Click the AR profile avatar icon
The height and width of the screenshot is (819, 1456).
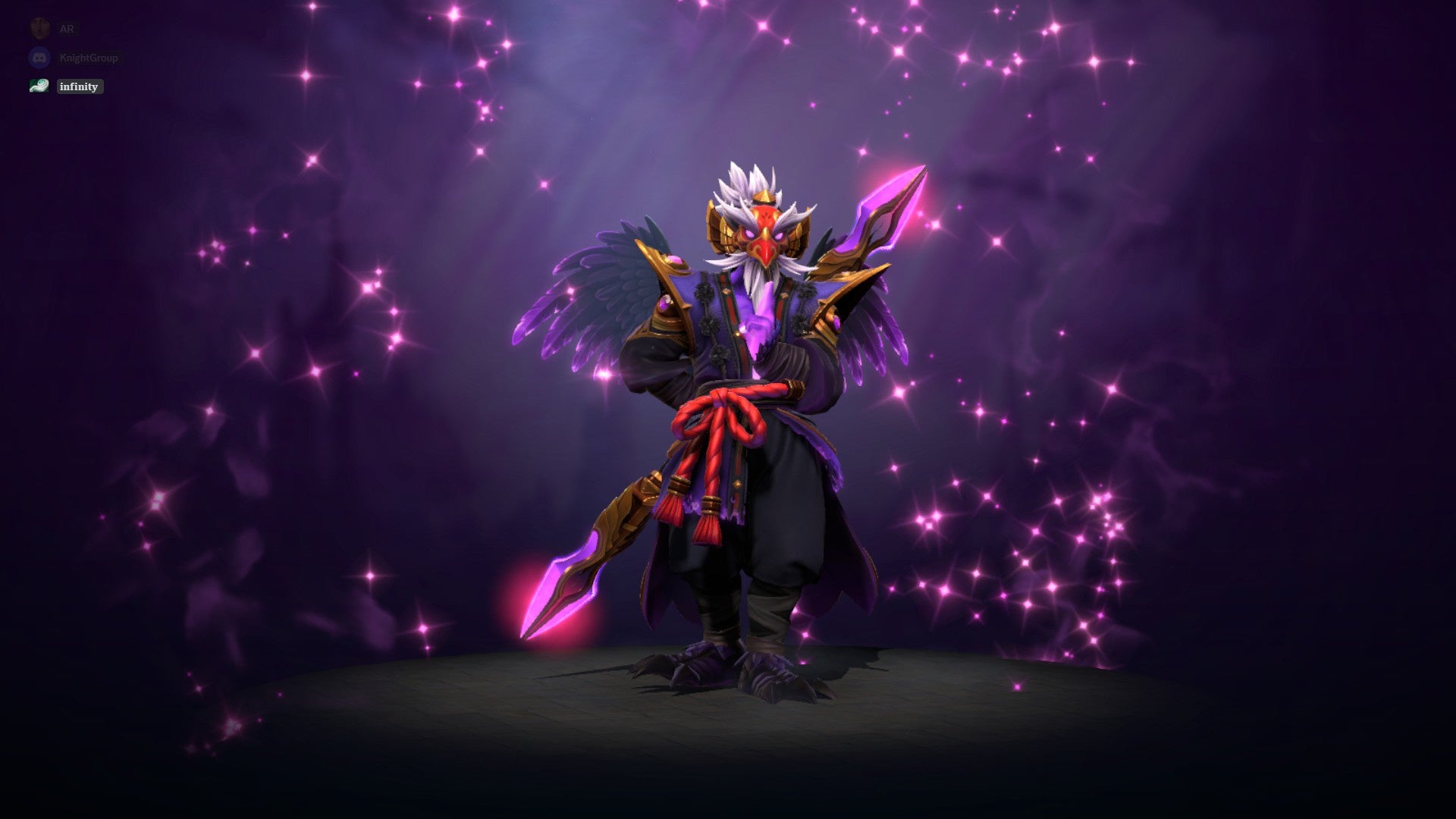[x=39, y=28]
